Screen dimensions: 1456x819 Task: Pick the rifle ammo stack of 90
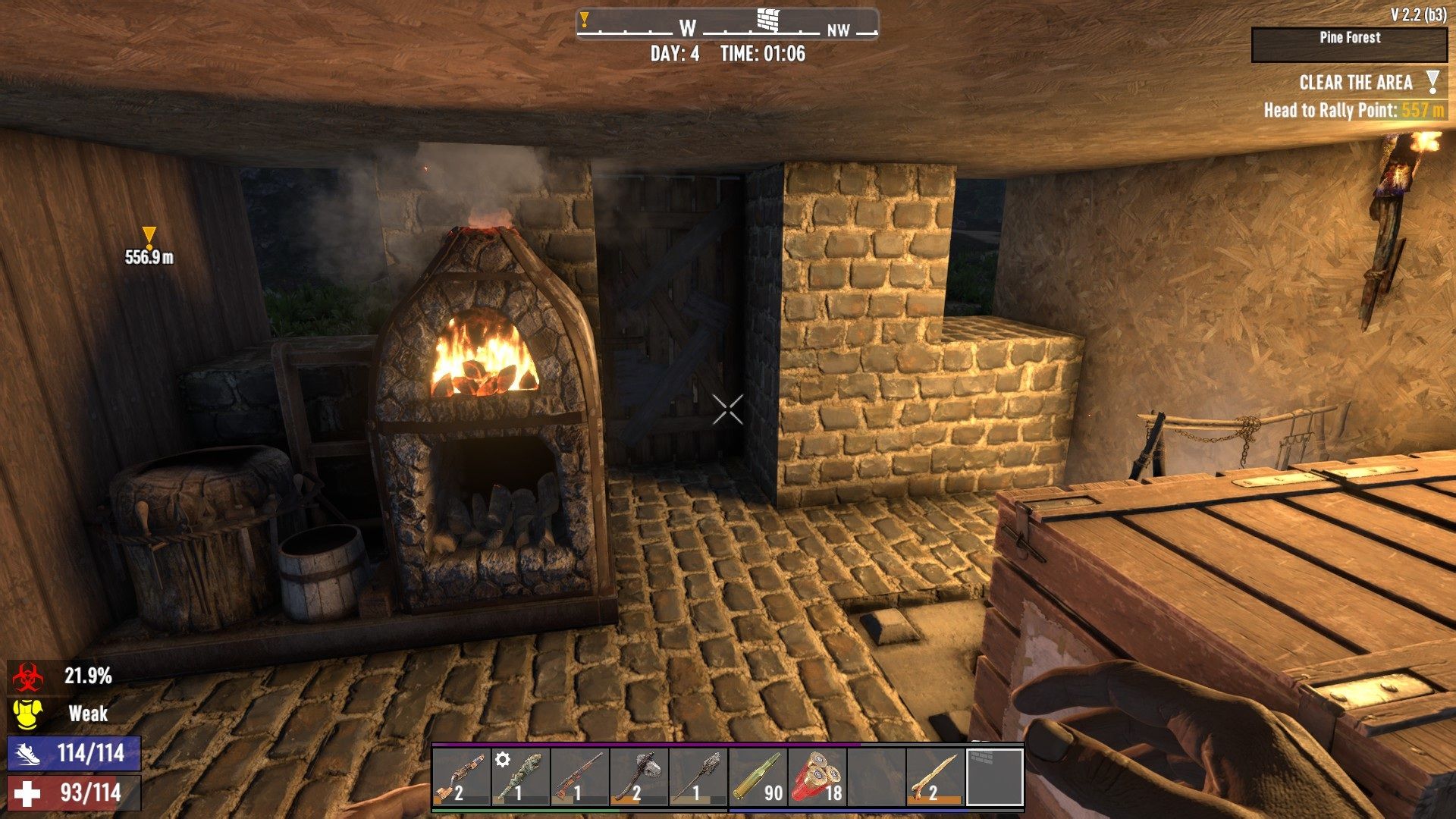click(x=758, y=777)
